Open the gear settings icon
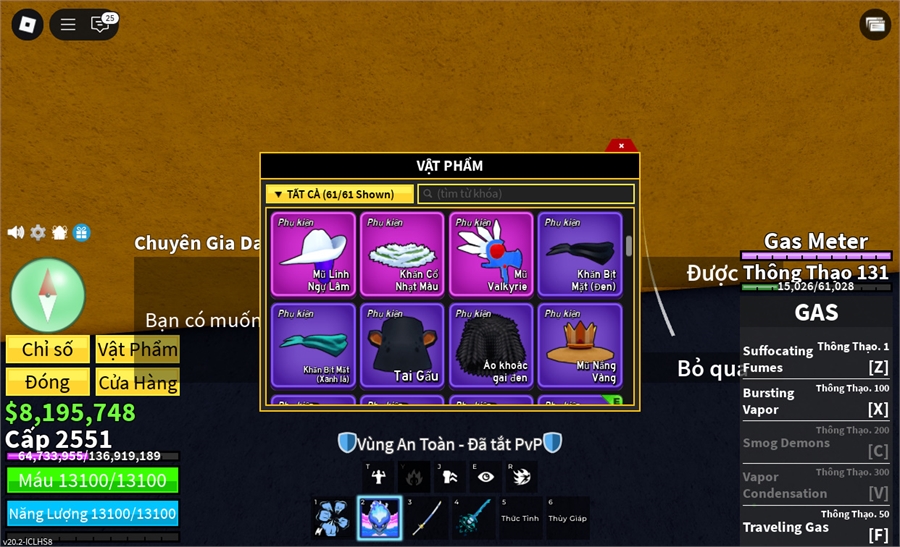The height and width of the screenshot is (547, 900). (x=38, y=232)
